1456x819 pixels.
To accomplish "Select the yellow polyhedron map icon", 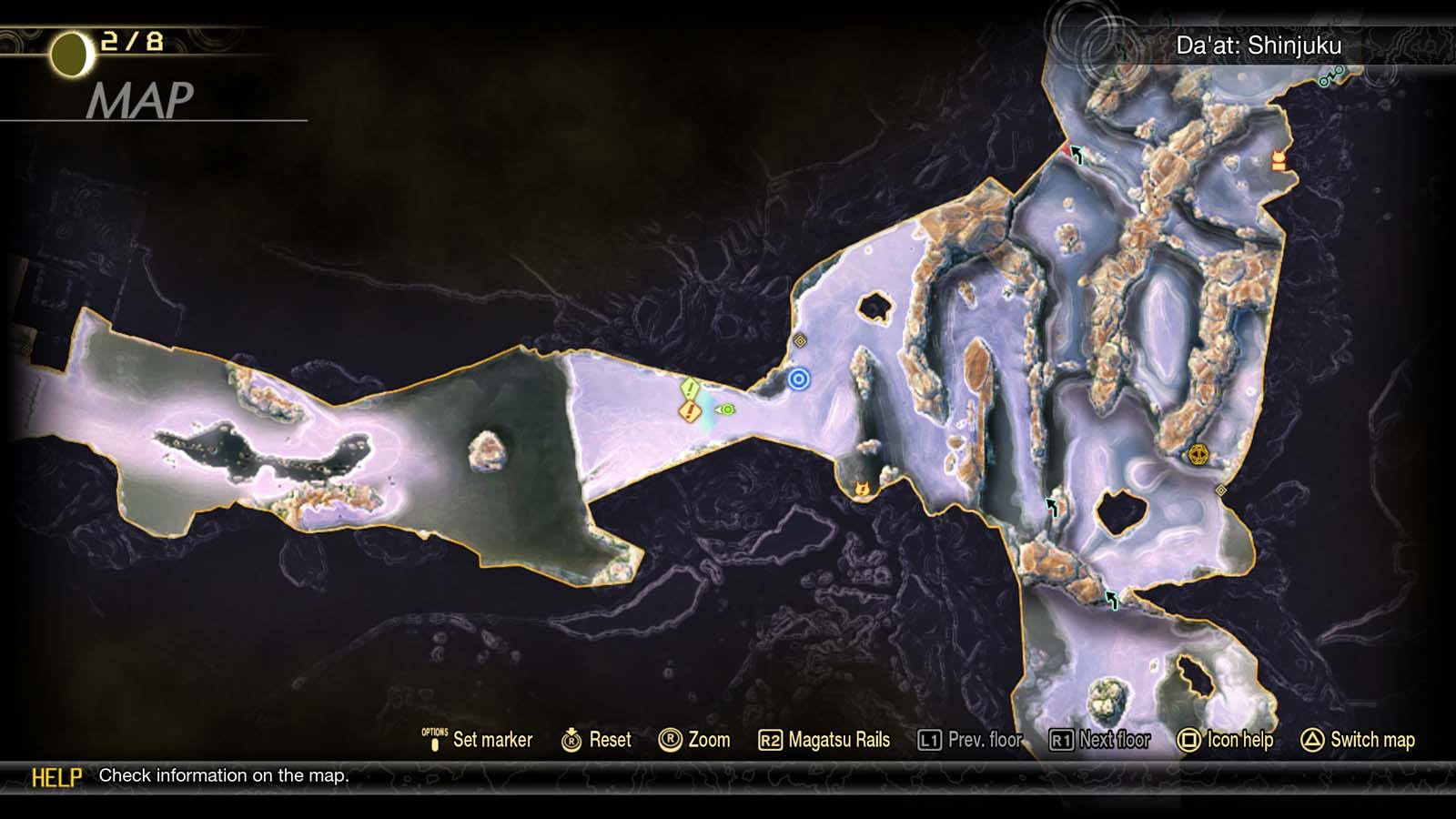I will [x=1198, y=454].
